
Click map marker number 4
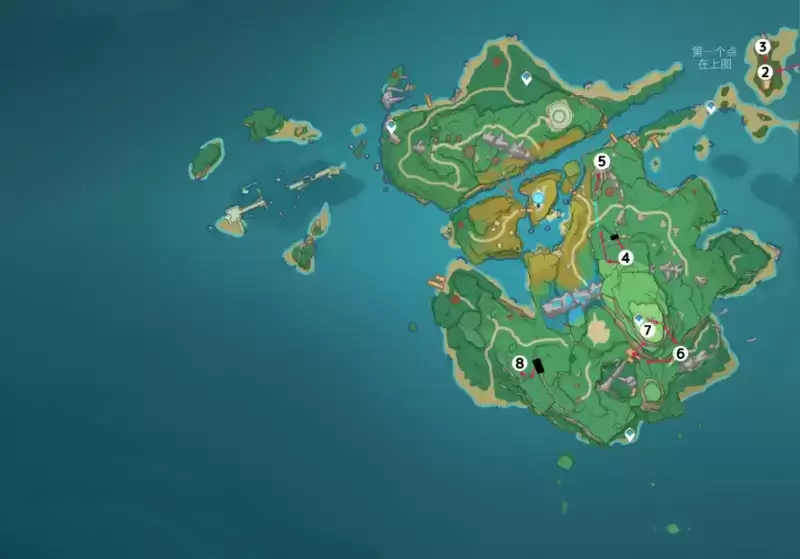[626, 257]
